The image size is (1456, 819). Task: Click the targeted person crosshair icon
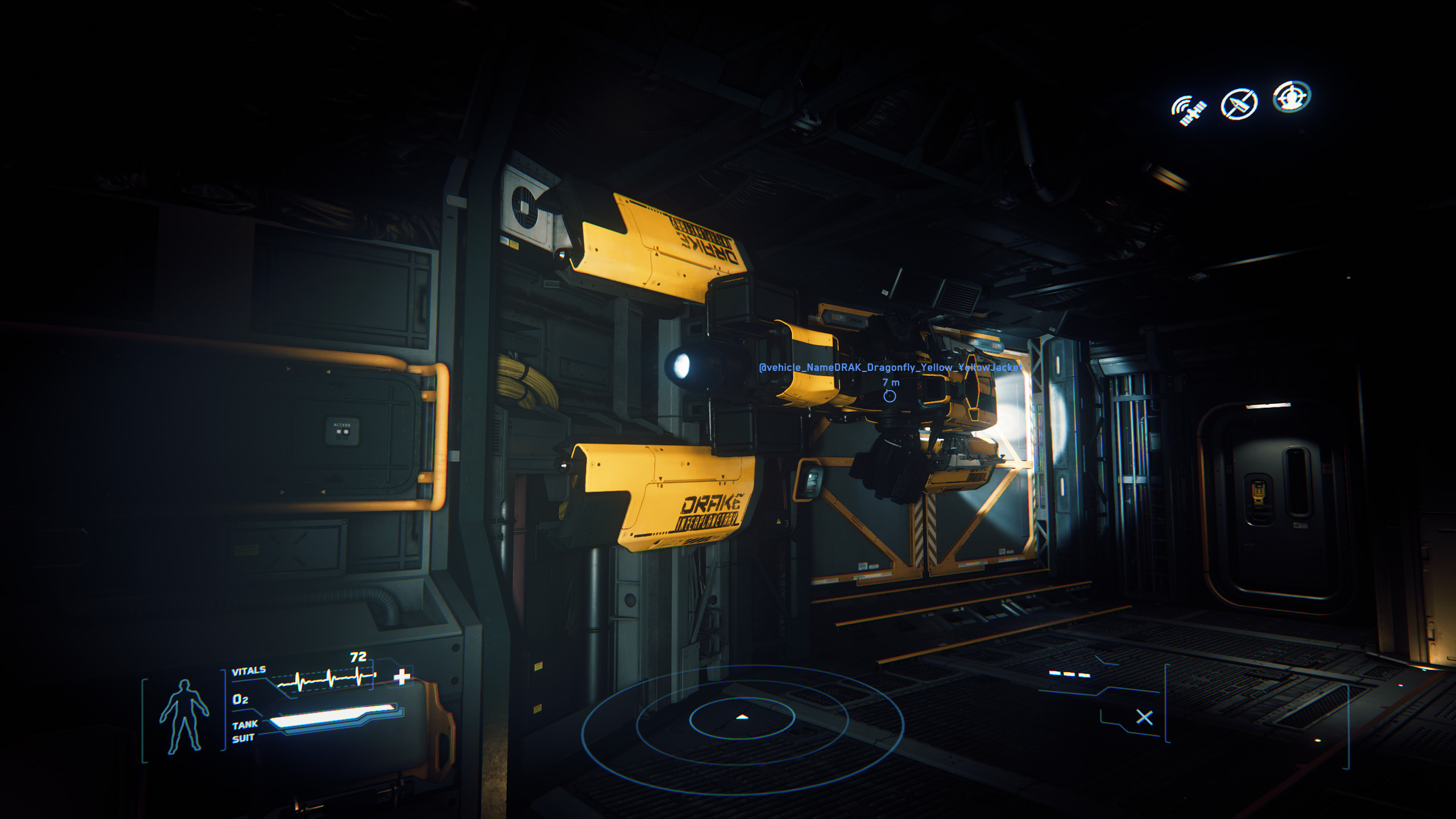tap(1292, 97)
